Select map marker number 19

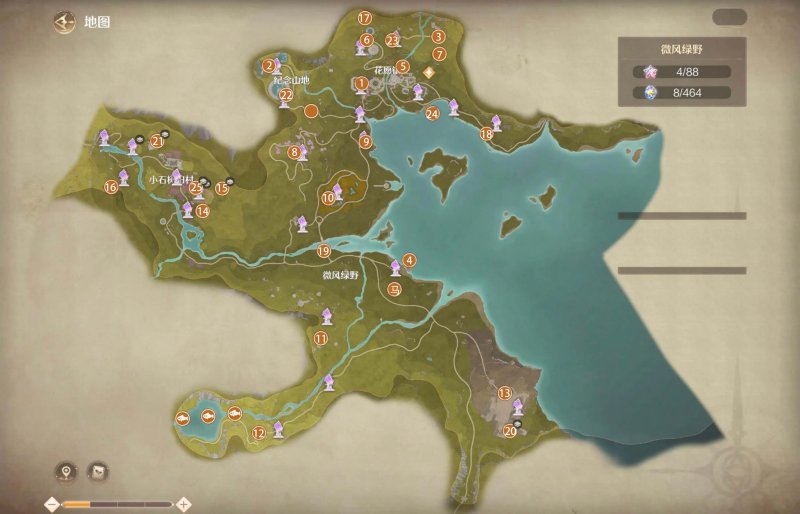tap(322, 251)
